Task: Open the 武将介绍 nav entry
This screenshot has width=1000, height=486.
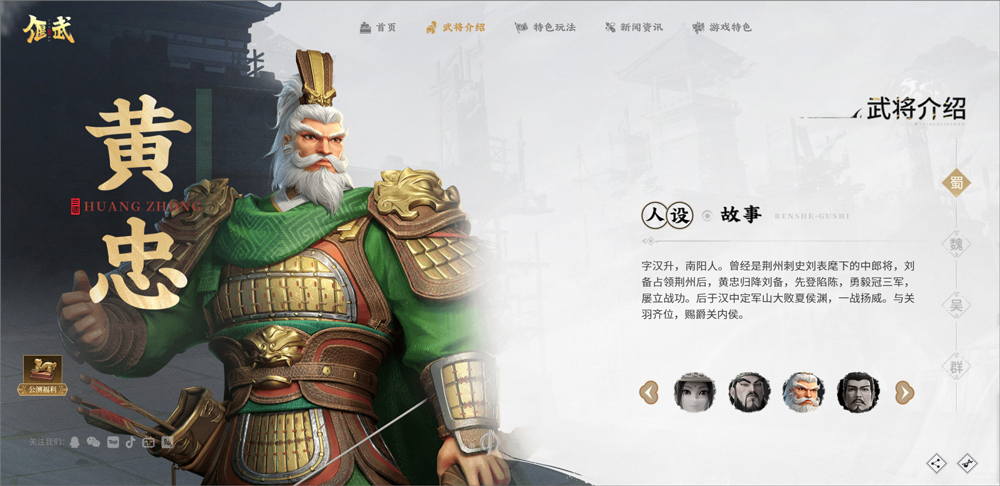Action: tap(455, 27)
